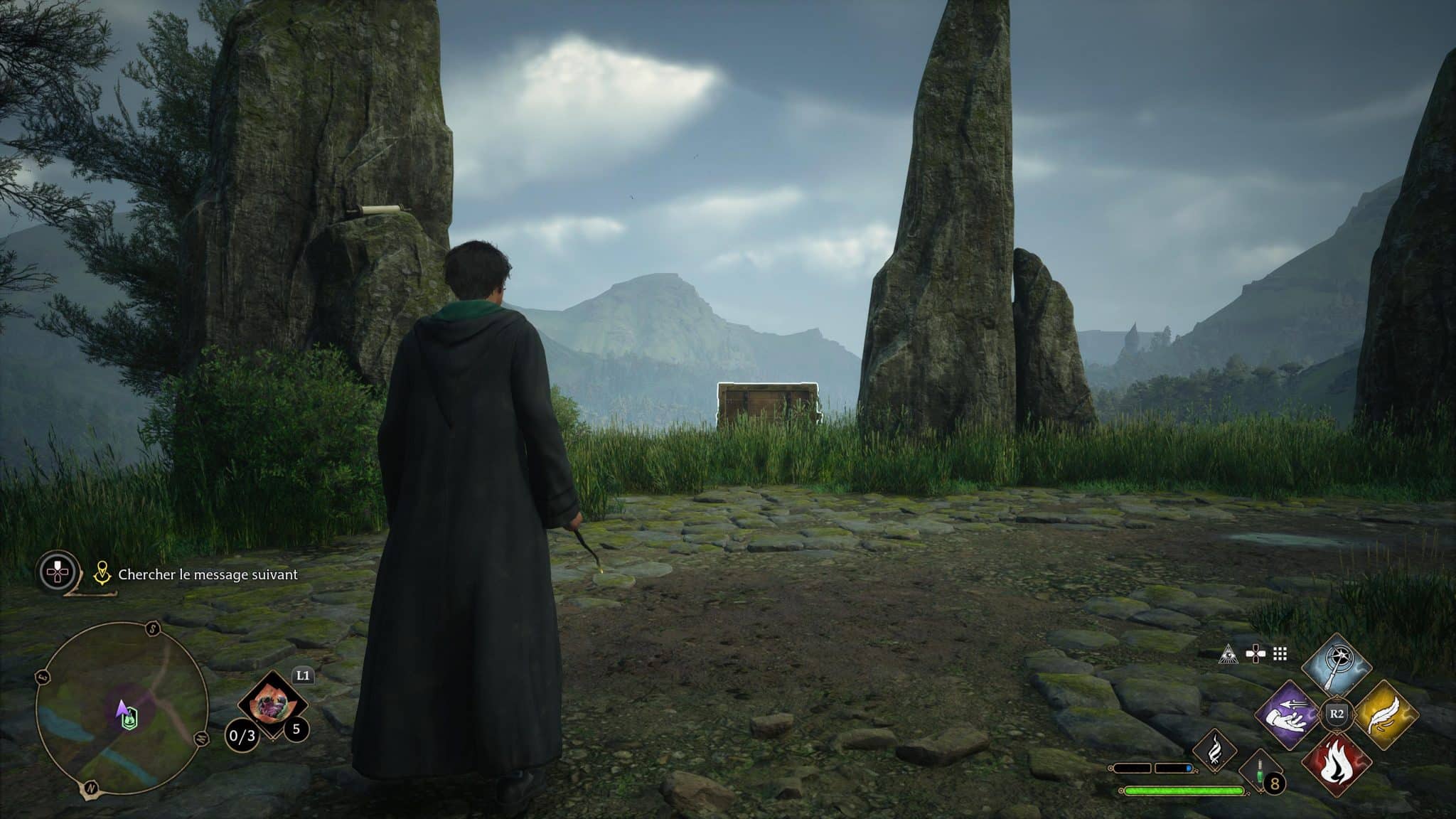
Task: Click the grid dots icon in the indicator row
Action: tap(1280, 653)
